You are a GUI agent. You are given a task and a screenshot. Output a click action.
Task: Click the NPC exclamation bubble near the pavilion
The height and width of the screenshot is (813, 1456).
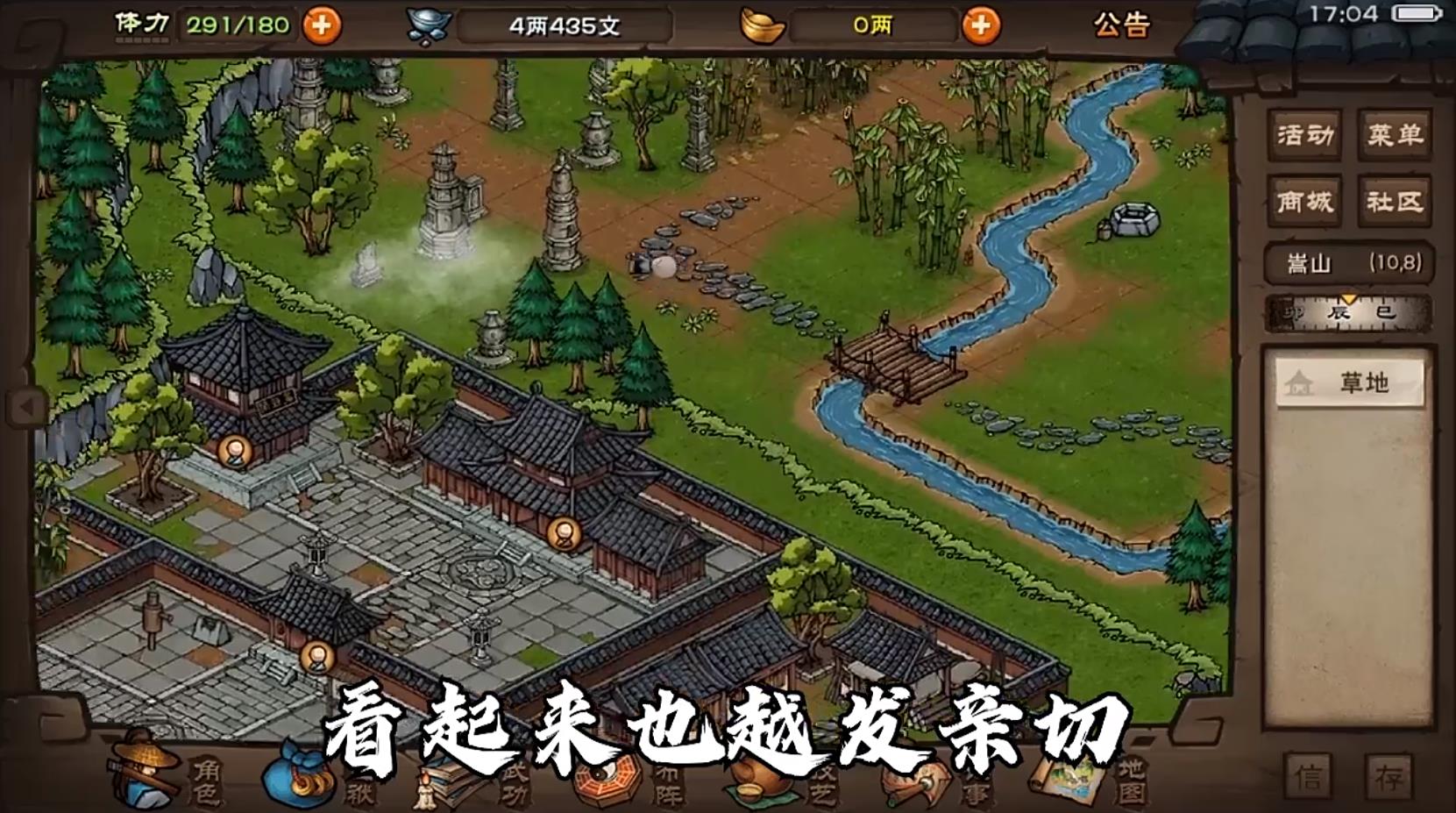coord(235,453)
